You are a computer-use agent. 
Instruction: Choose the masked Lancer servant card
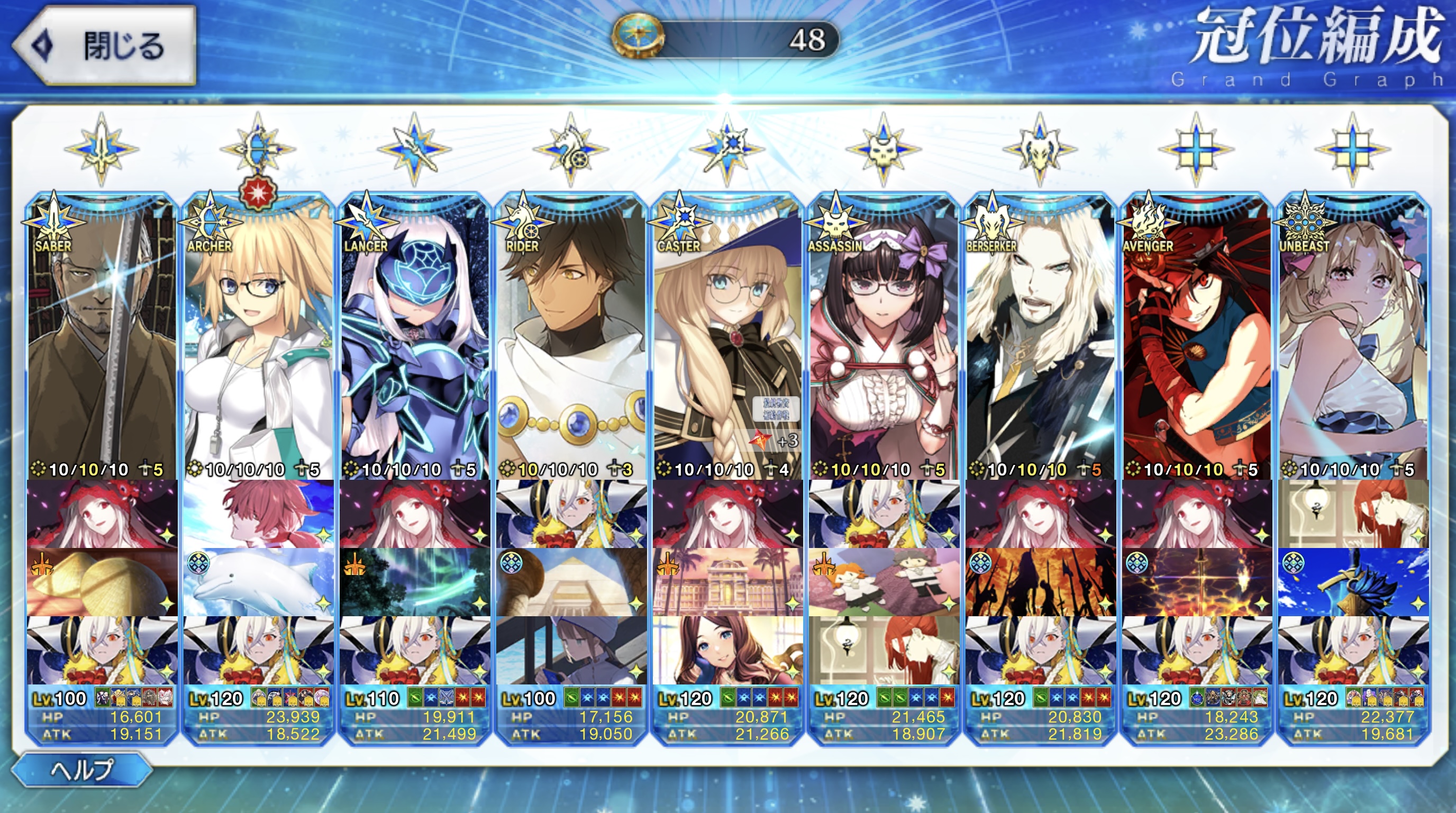point(415,339)
